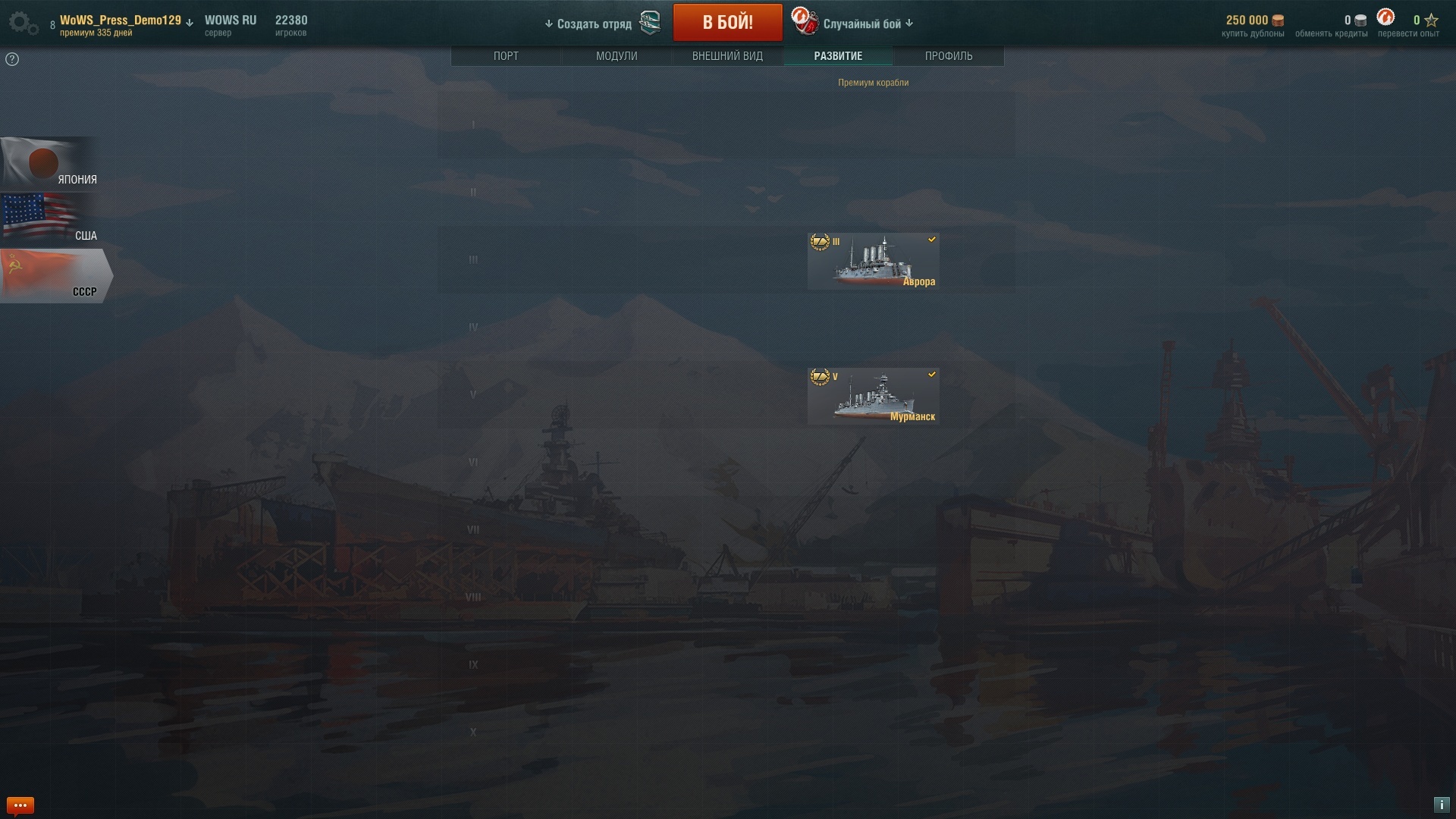Screen dimensions: 1456x819
Task: Pick the СССР nation flag
Action: pyautogui.click(x=53, y=276)
